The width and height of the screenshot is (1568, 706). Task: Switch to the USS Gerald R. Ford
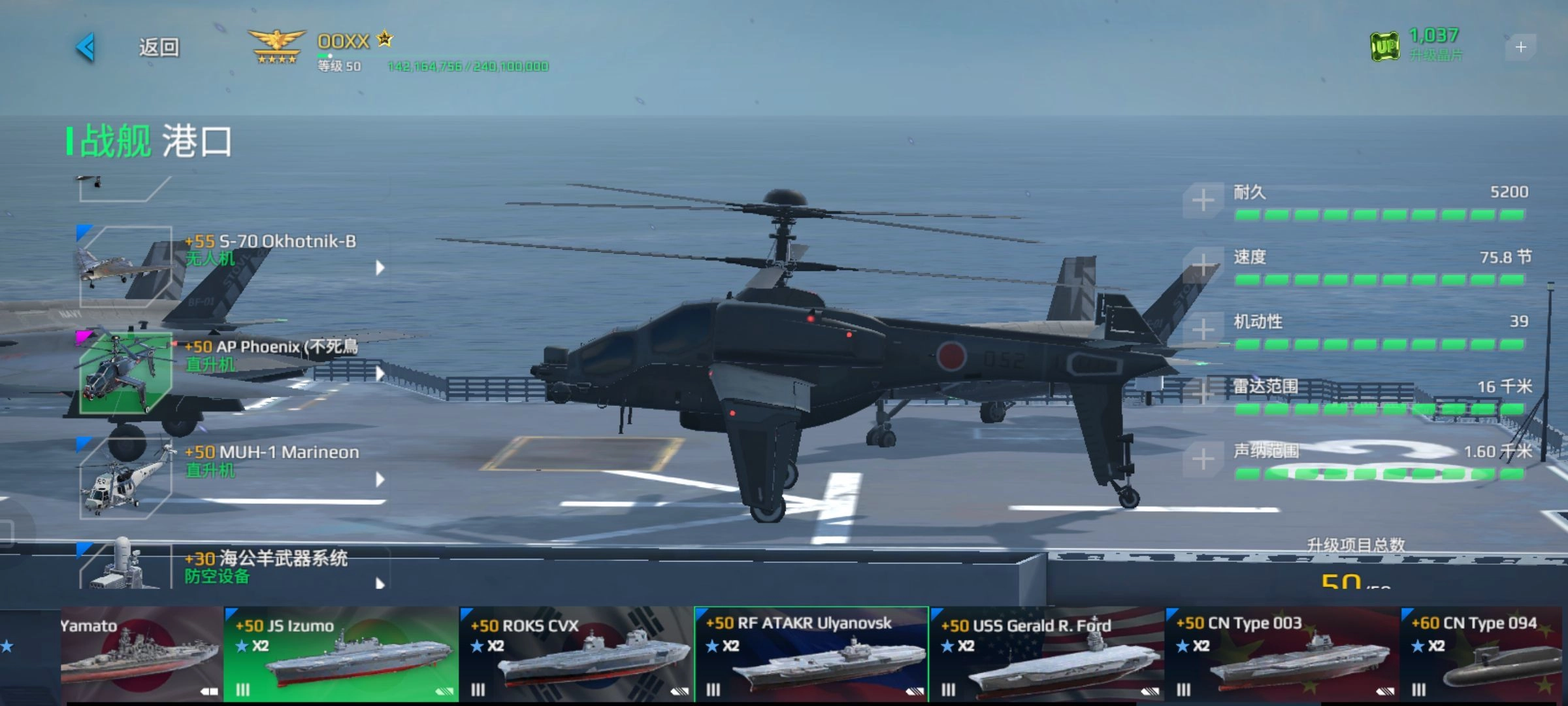1047,654
